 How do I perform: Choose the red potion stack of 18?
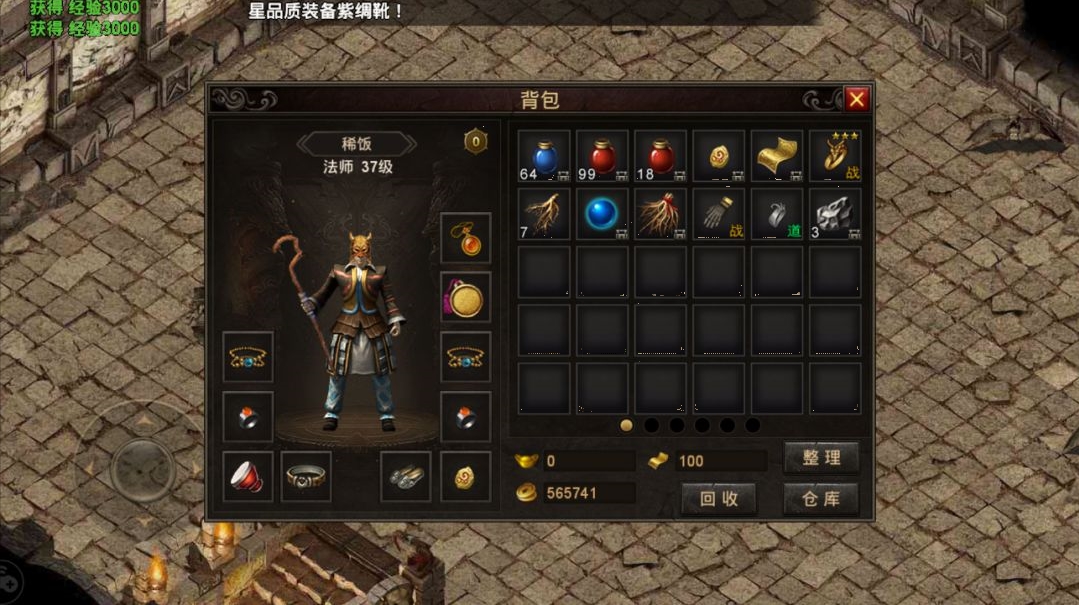661,157
